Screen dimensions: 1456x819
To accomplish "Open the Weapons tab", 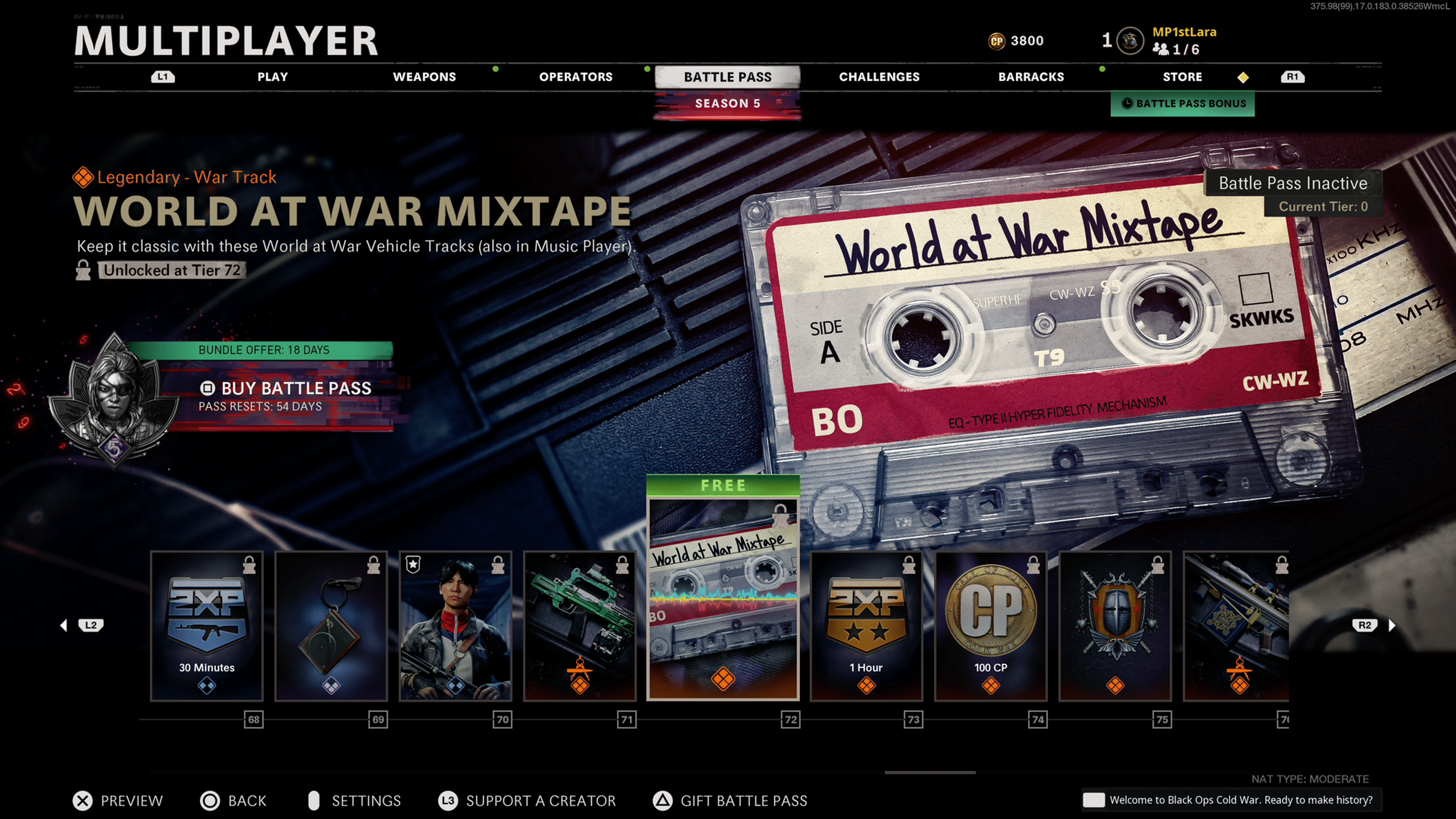I will pos(424,77).
